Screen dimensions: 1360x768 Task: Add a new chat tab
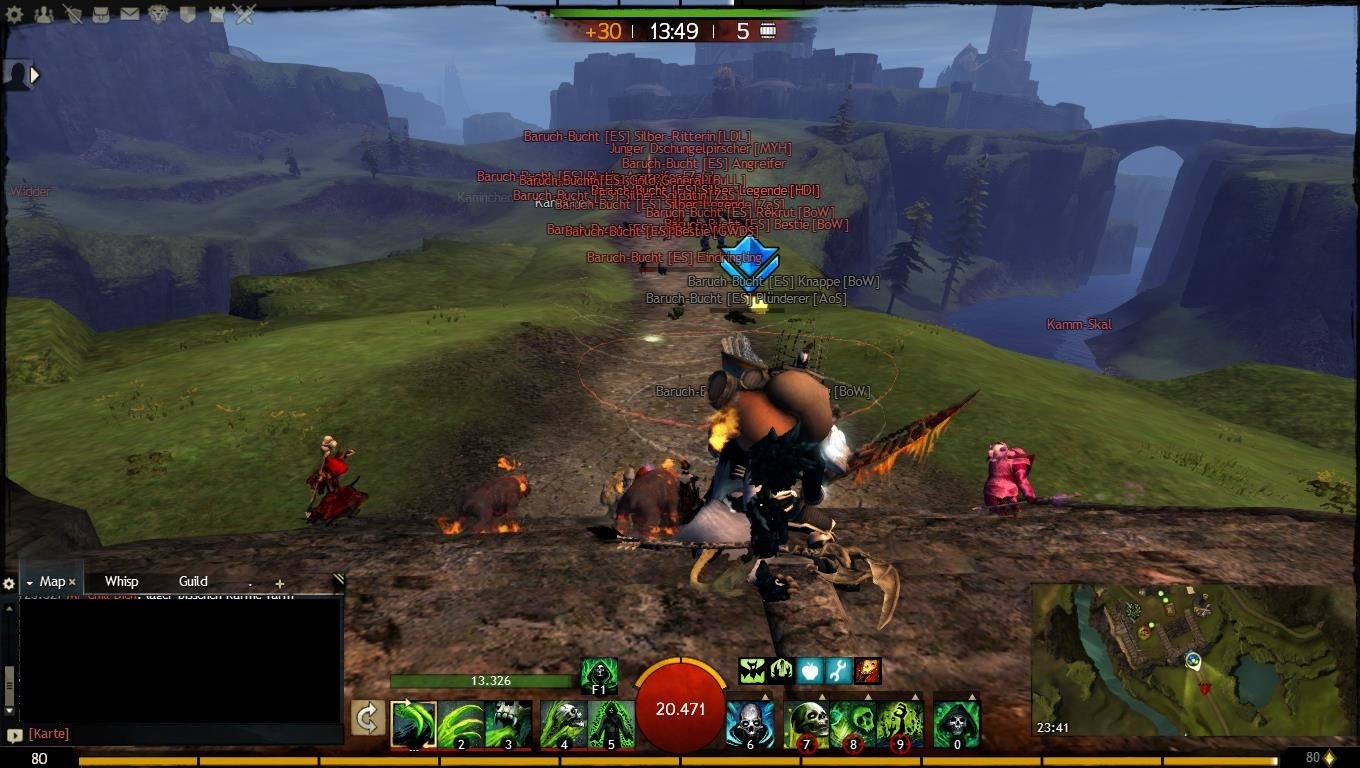click(280, 583)
